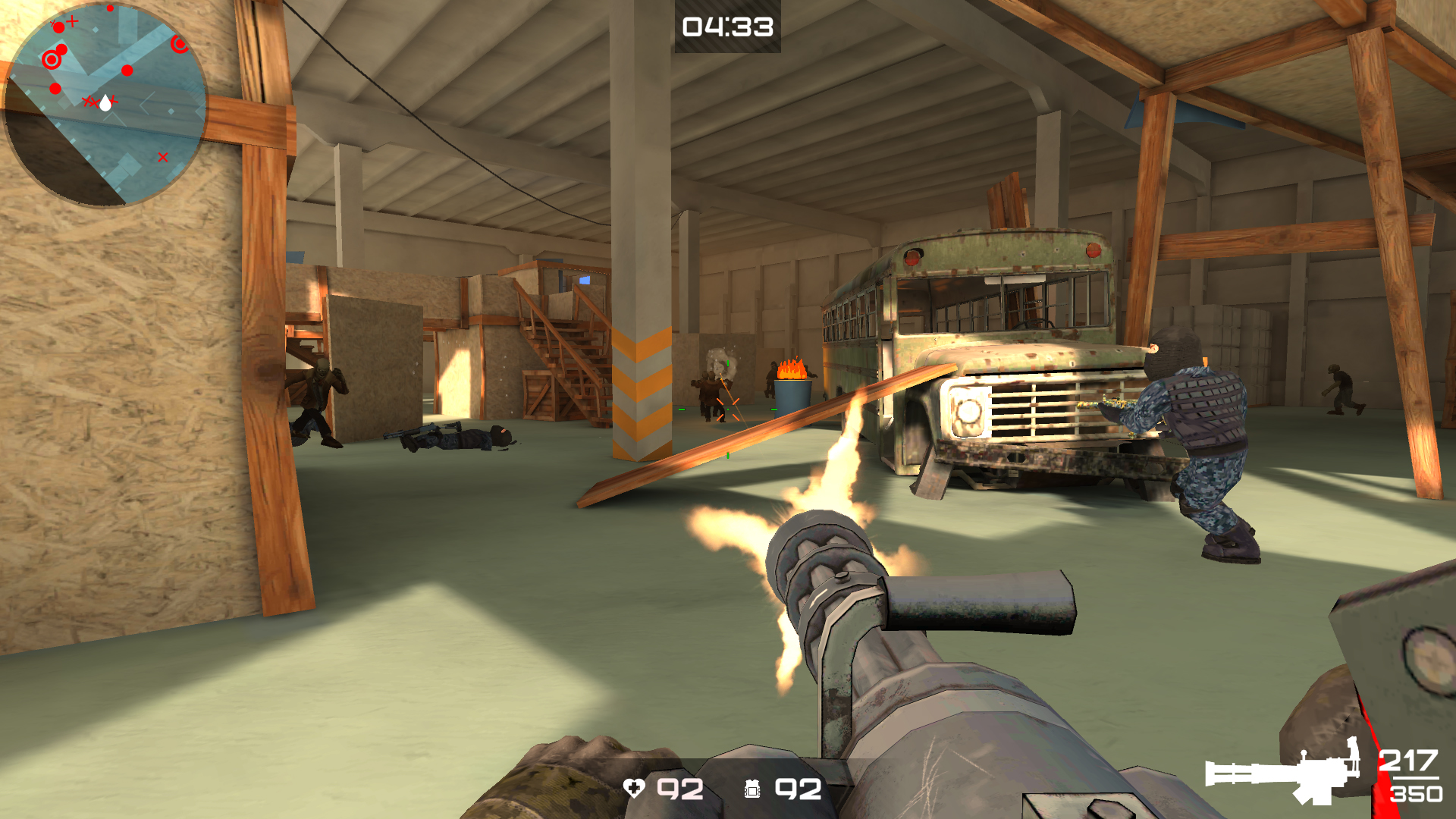Click the red X marker on the minimap
The height and width of the screenshot is (819, 1456).
click(163, 157)
